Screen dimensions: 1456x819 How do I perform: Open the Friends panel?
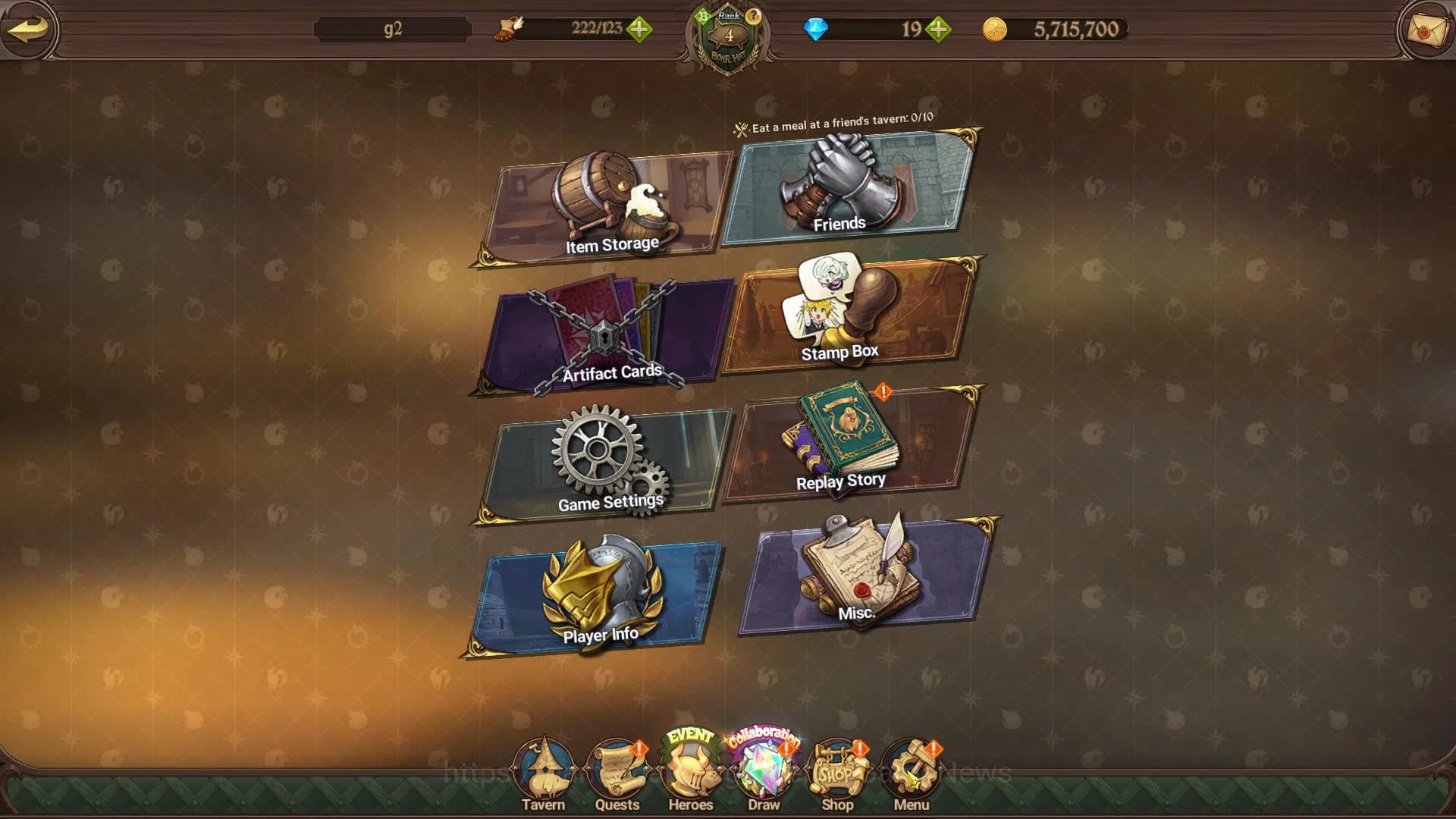[846, 188]
